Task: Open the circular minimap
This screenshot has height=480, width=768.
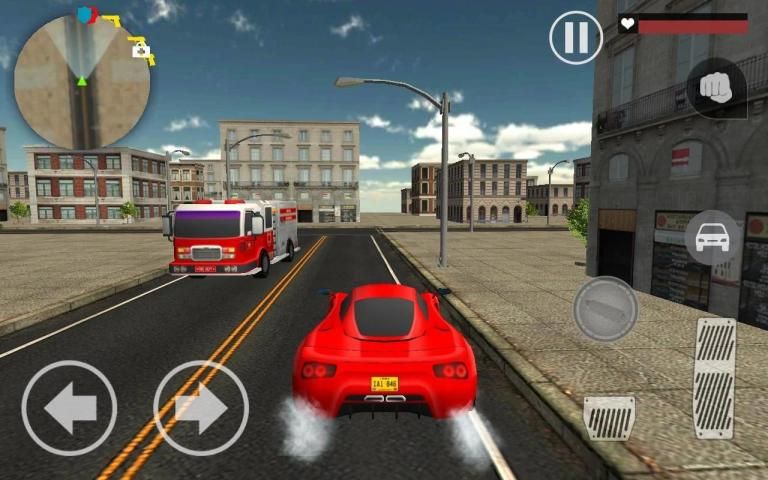Action: click(82, 82)
